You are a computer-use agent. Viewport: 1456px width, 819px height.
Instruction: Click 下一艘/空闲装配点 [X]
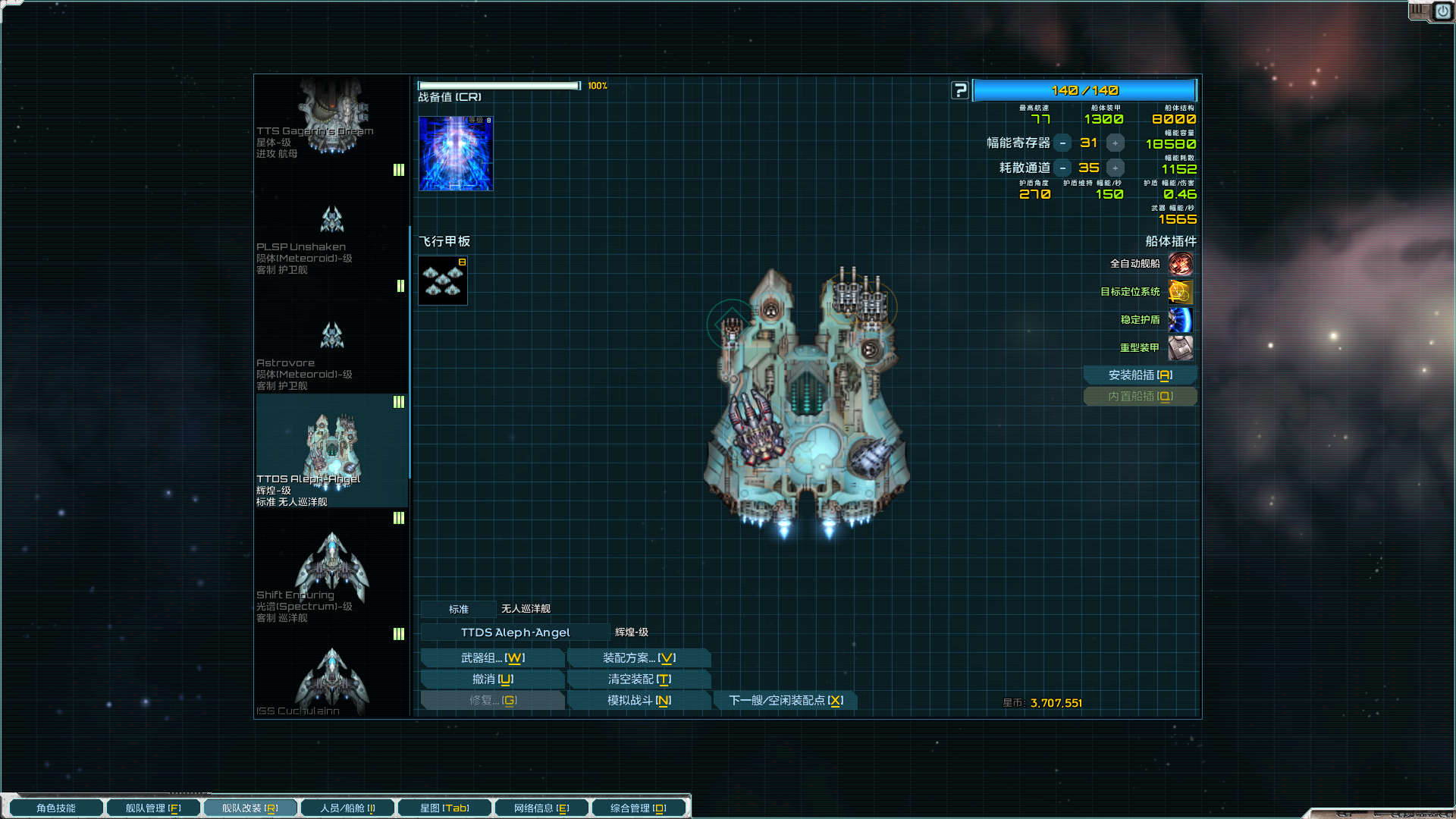(786, 700)
